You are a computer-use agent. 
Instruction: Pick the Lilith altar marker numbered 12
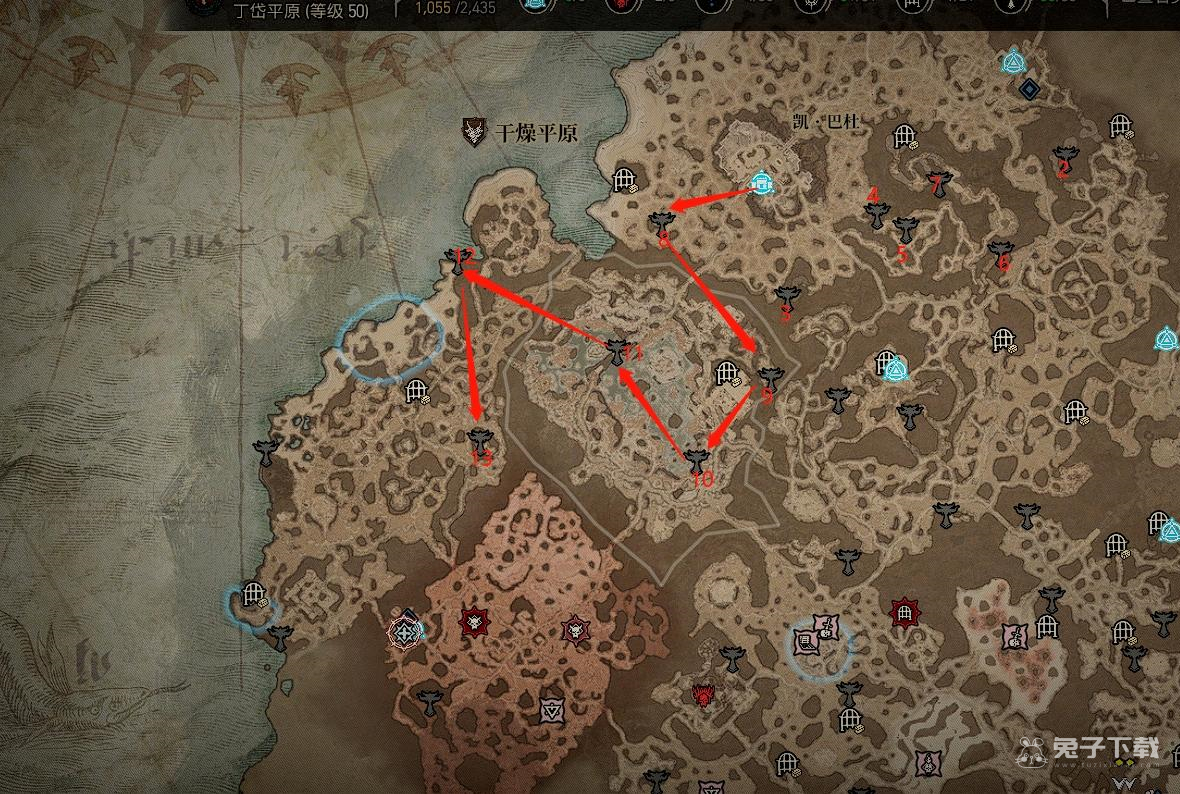(x=455, y=262)
